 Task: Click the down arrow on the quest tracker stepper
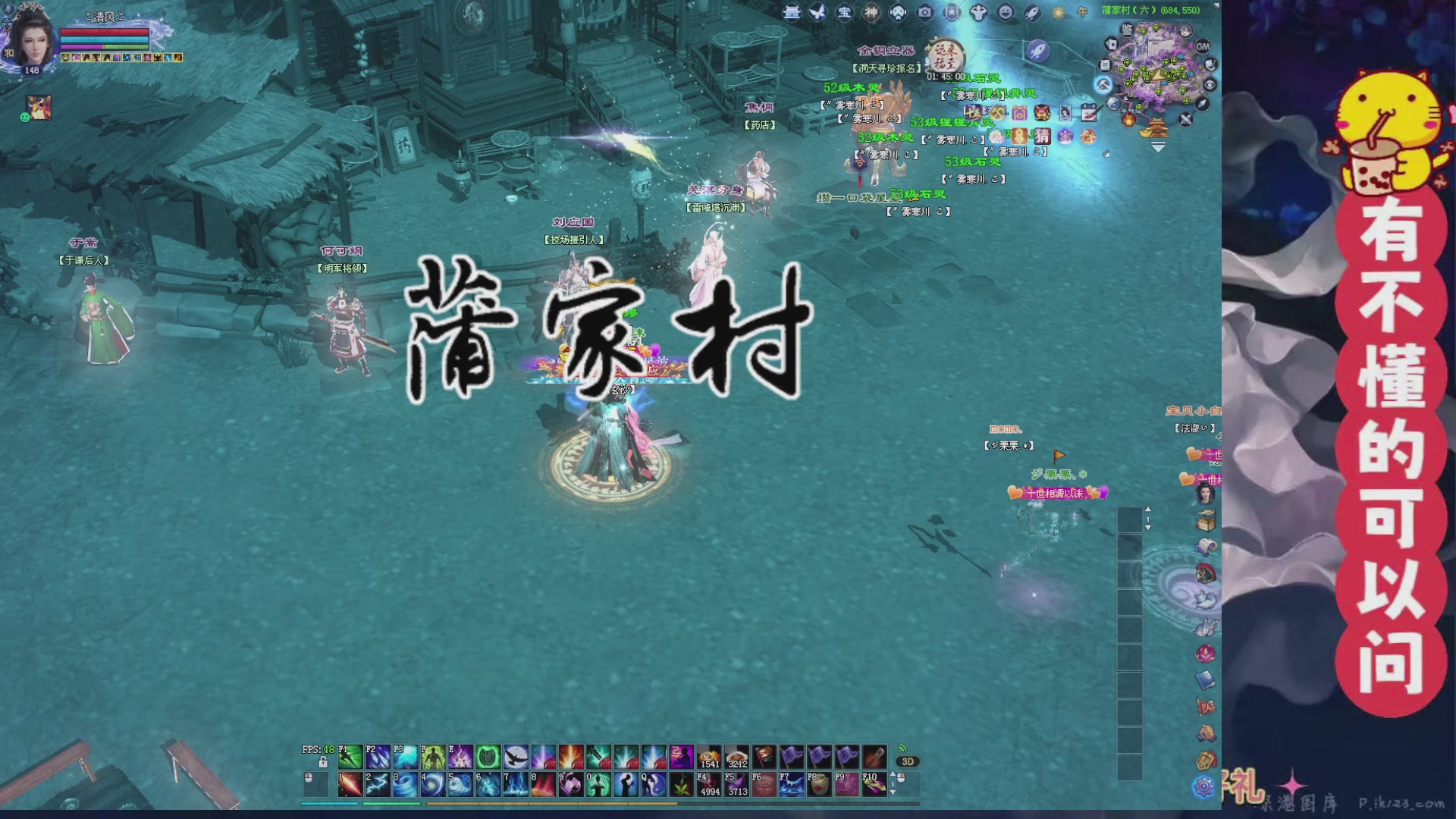click(1149, 527)
